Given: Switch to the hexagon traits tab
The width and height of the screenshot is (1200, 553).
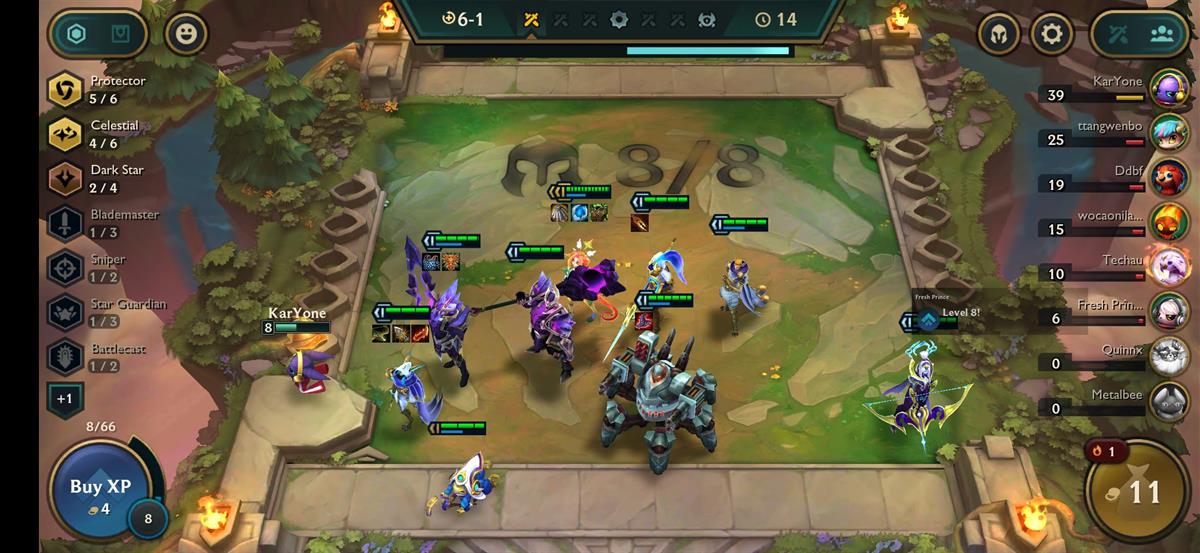Looking at the screenshot, I should point(76,35).
